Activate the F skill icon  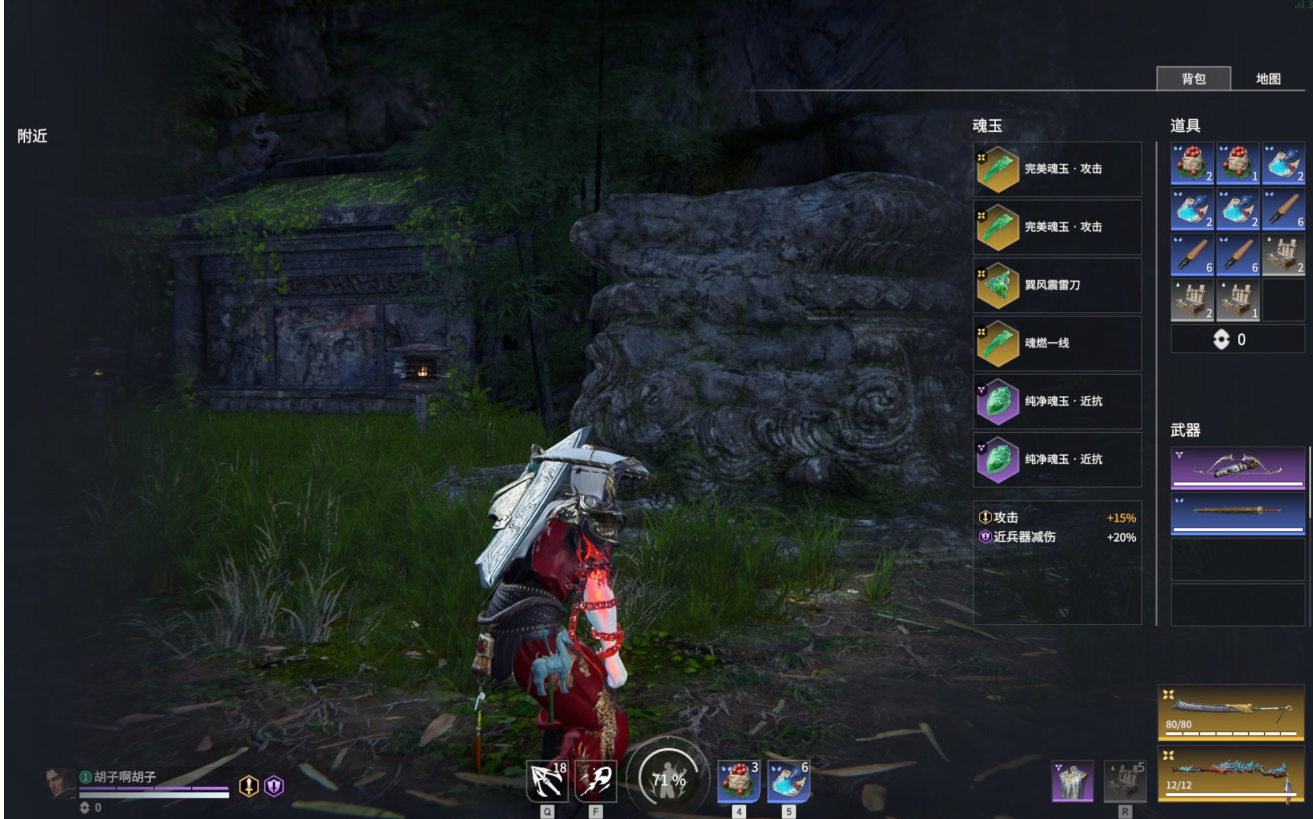596,781
